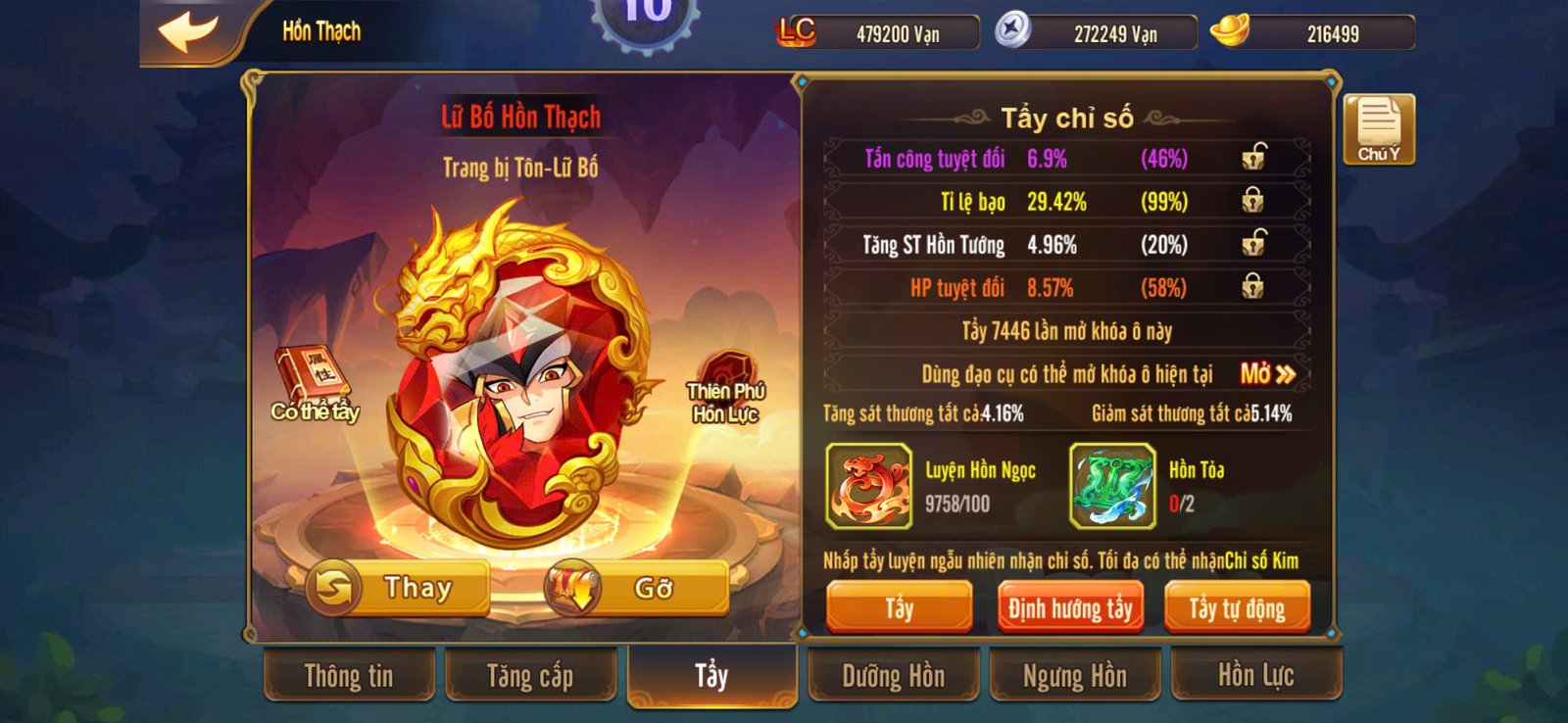Viewport: 1568px width, 723px height.
Task: Switch to the Dưỡng Hồn tab
Action: point(893,676)
